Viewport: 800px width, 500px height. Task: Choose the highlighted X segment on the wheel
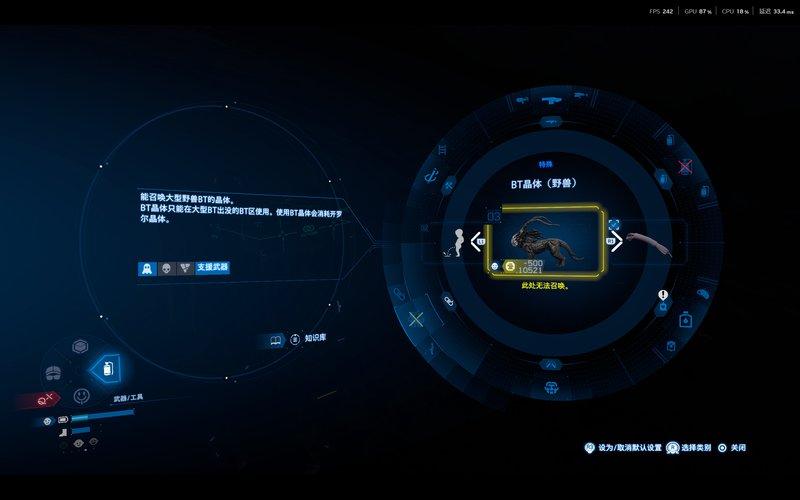[x=417, y=319]
